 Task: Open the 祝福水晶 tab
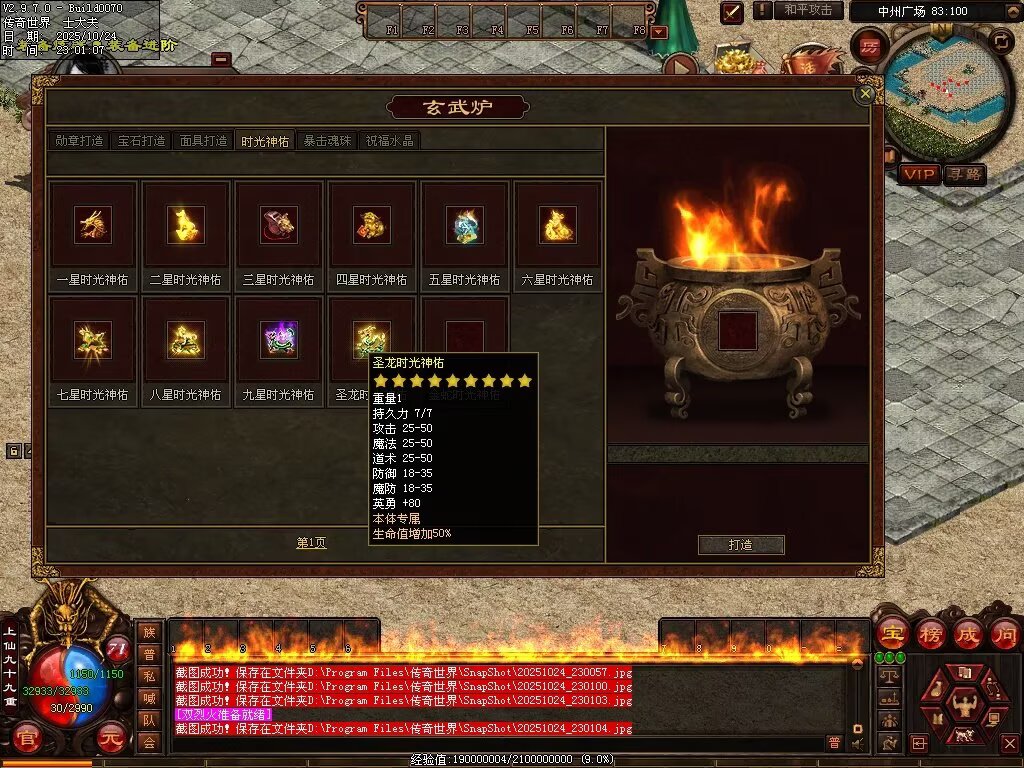(390, 141)
